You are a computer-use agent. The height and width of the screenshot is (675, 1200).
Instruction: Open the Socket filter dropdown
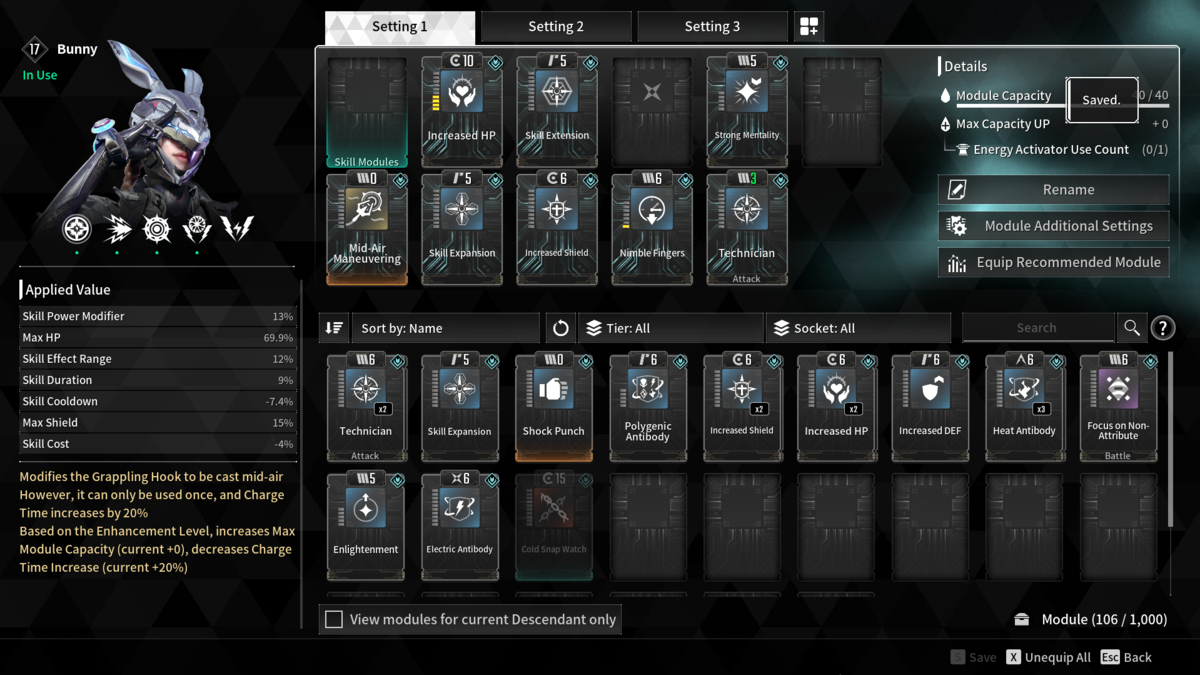coord(858,328)
